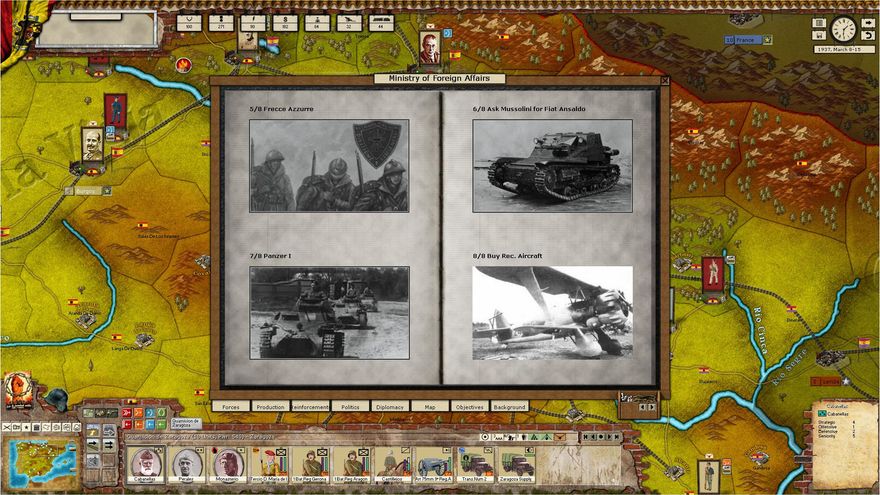Switch to the Map tab

429,407
